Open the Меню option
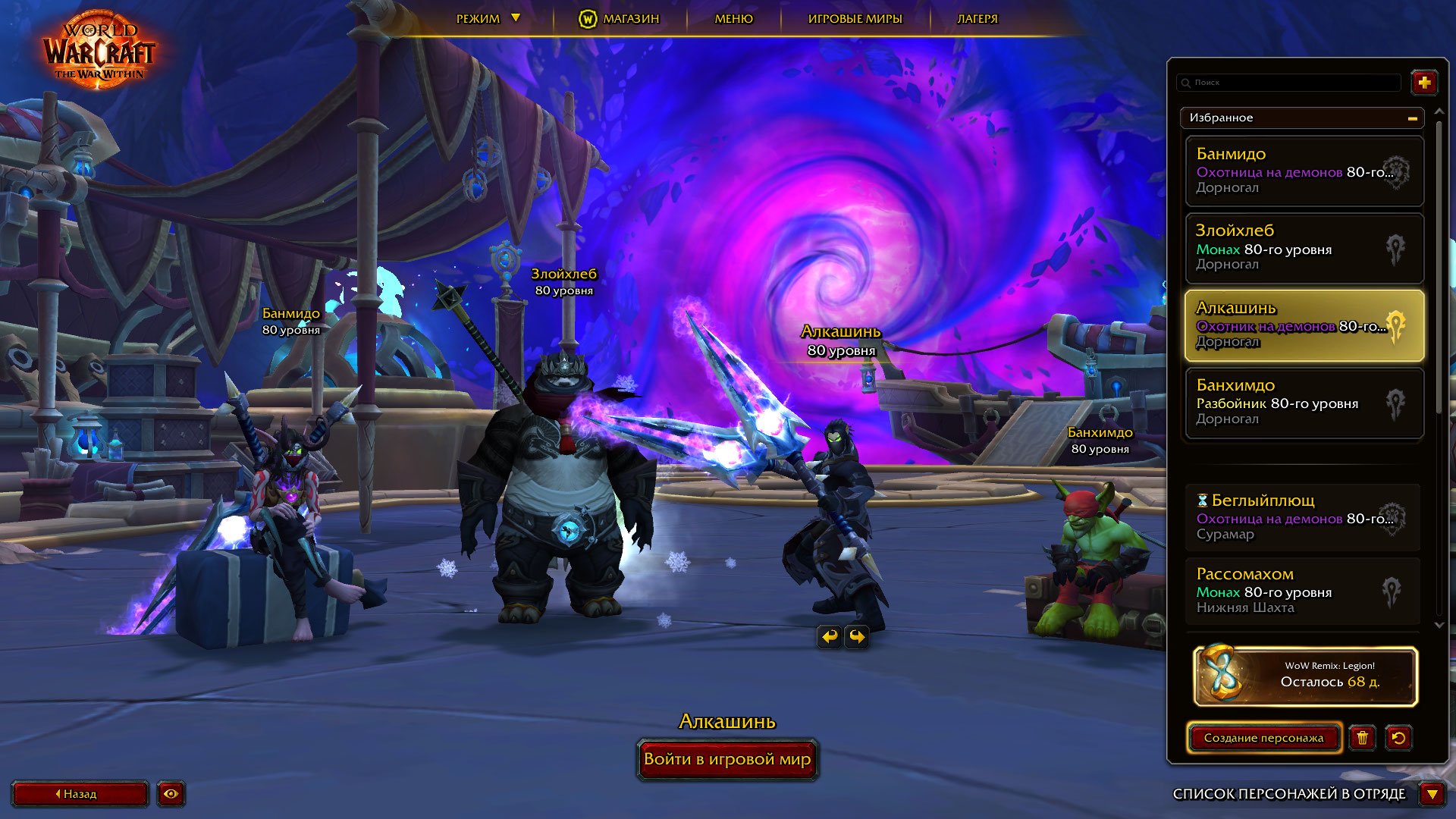The image size is (1456, 819). [x=733, y=19]
